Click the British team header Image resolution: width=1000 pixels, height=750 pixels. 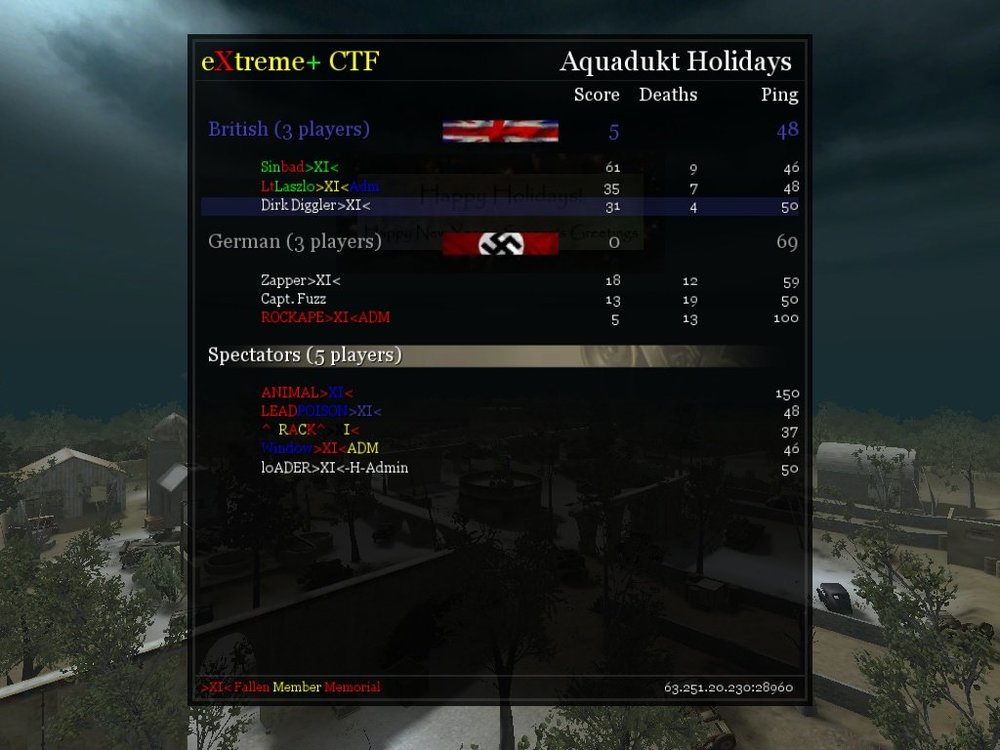[289, 130]
